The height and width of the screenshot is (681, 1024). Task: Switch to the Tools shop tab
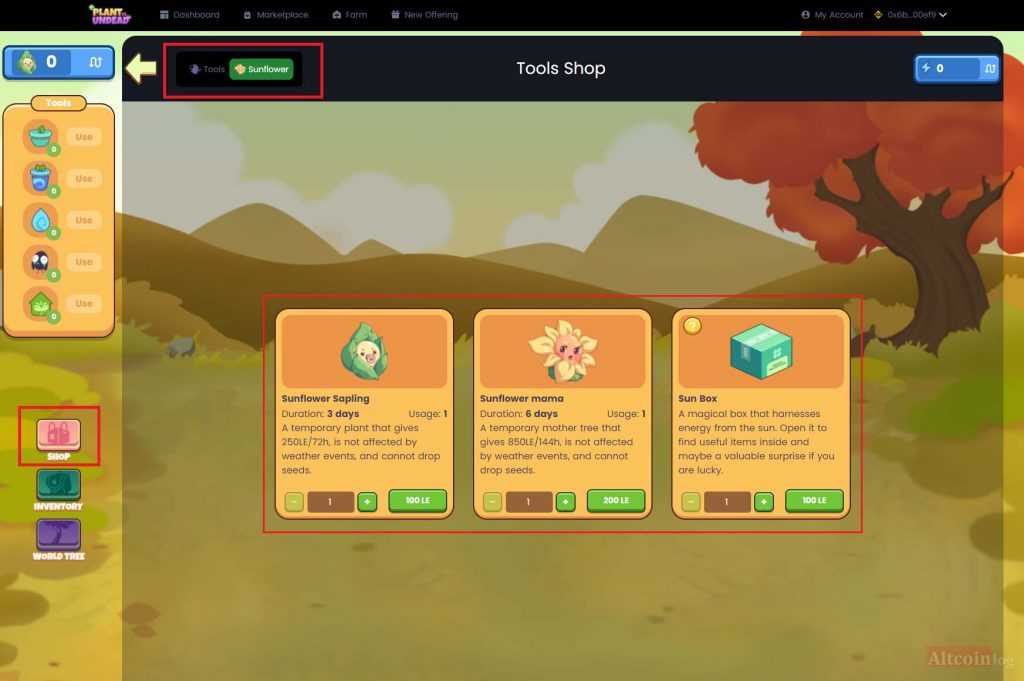(208, 69)
